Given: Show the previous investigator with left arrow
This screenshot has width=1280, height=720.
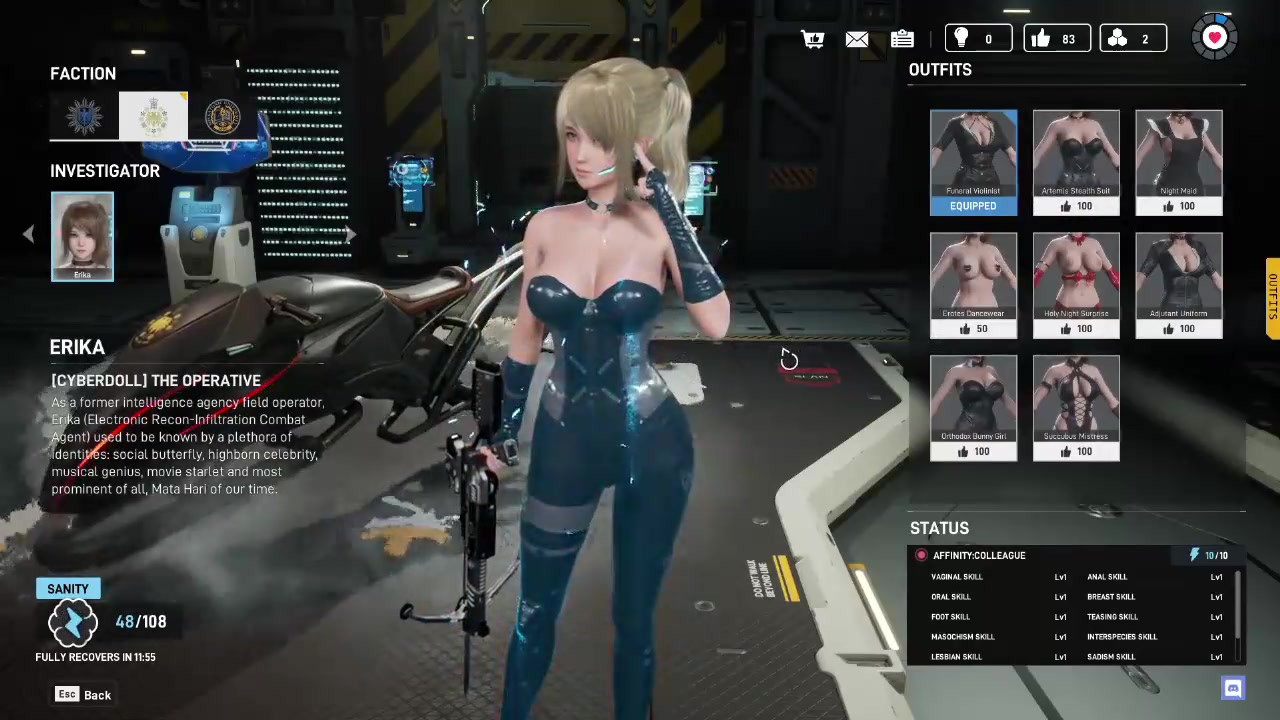Looking at the screenshot, I should click(x=28, y=234).
